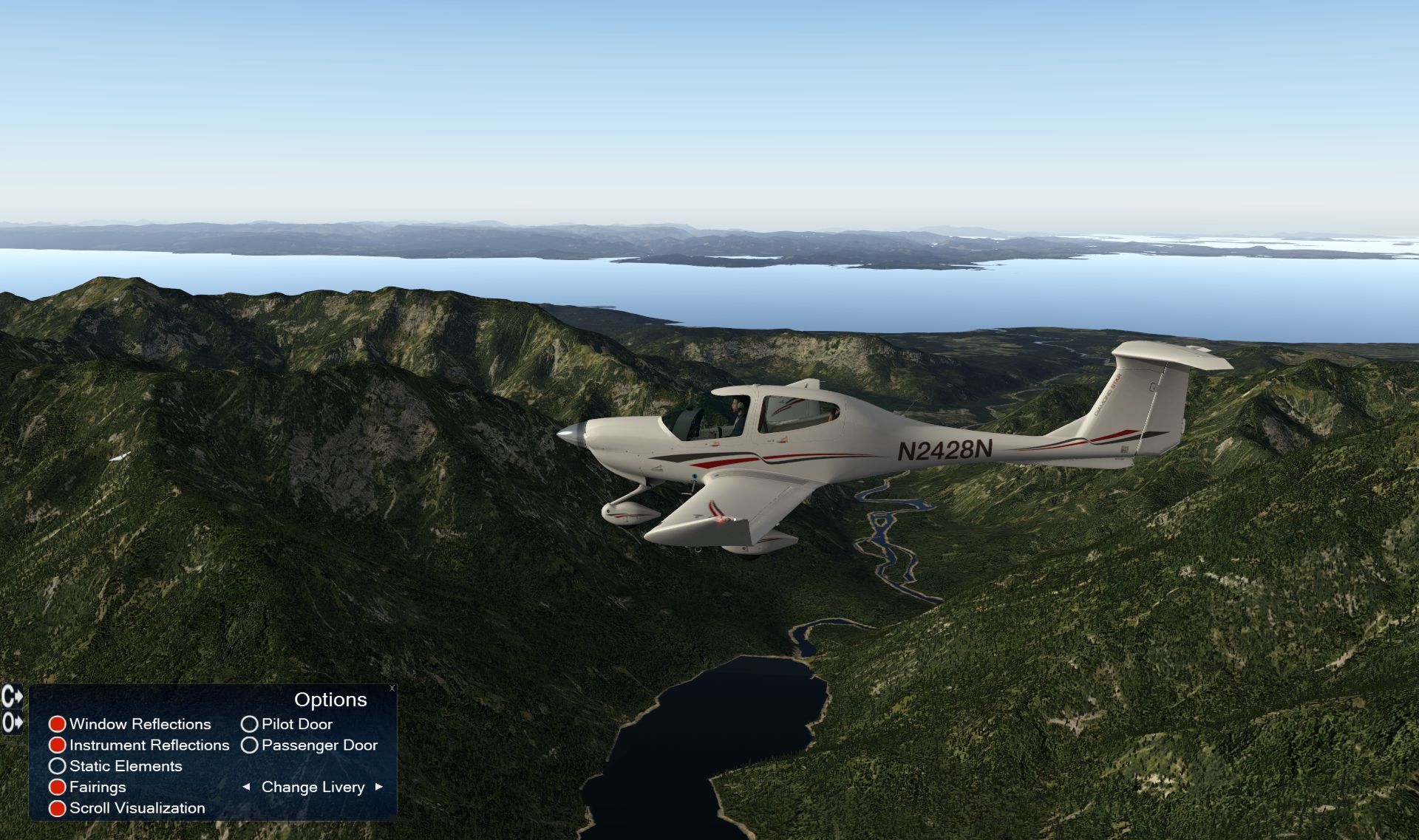Close the Options panel

(392, 689)
